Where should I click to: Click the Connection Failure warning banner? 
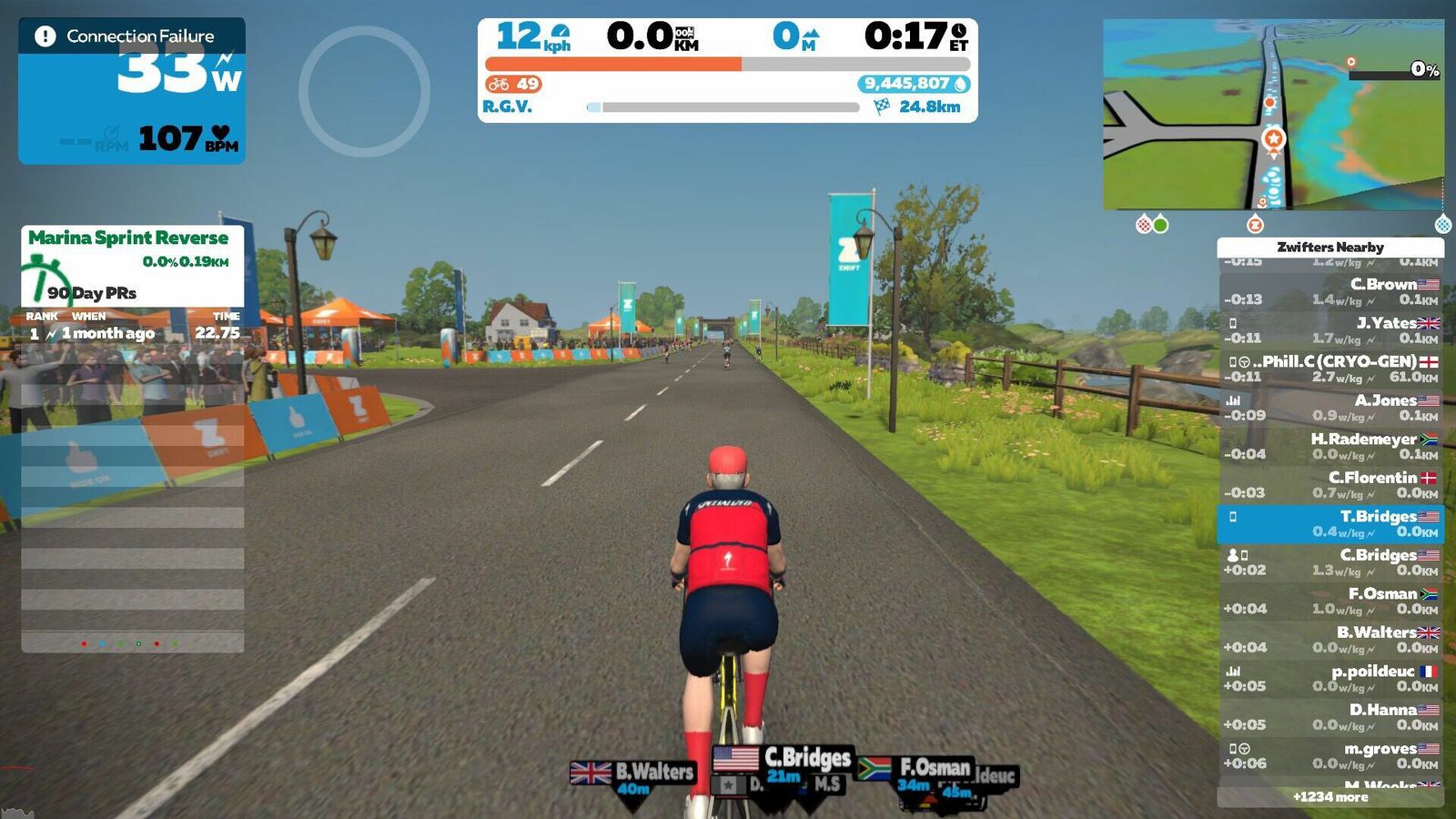pos(131,36)
